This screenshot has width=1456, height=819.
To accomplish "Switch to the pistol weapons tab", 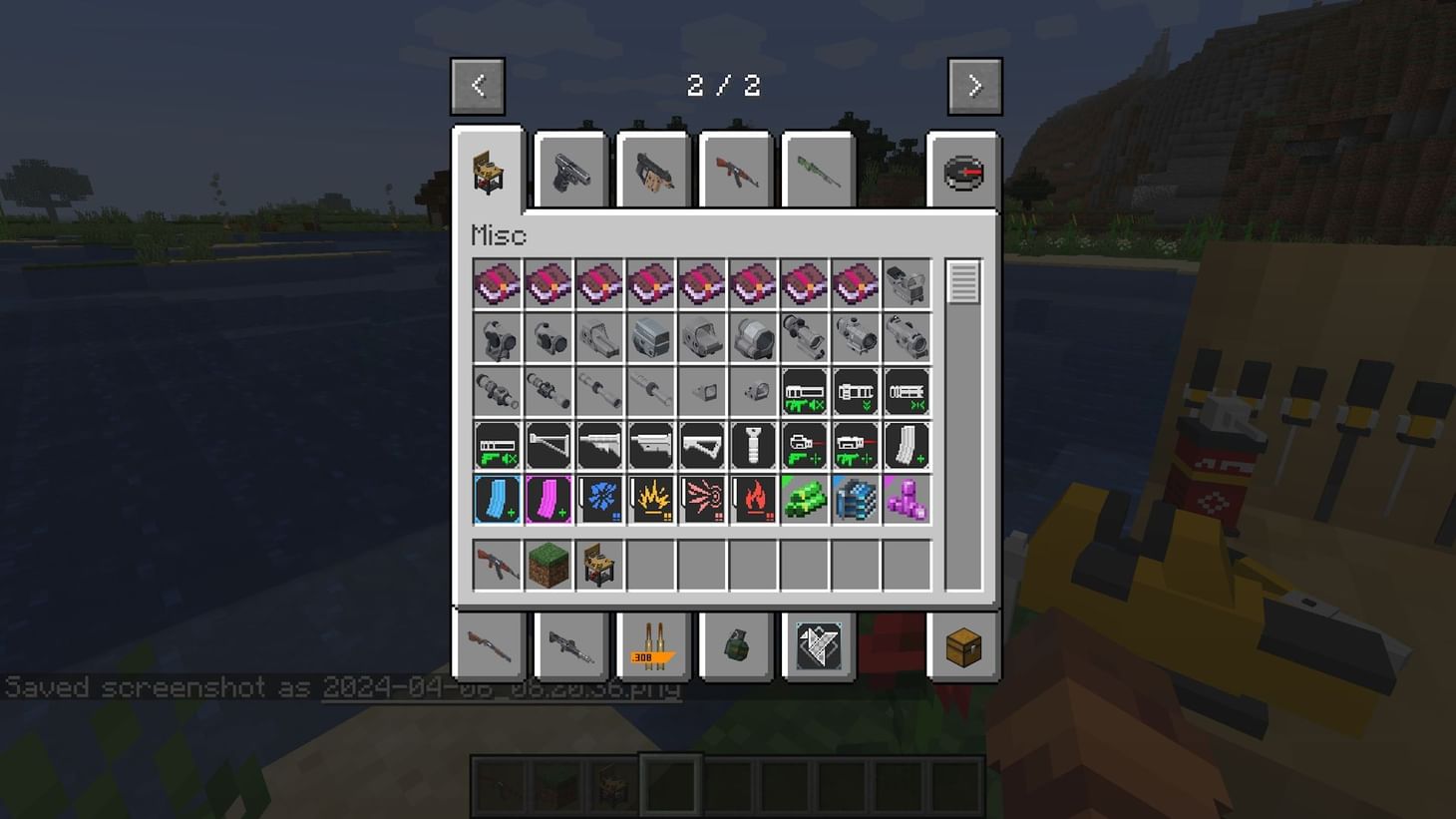I will 569,170.
